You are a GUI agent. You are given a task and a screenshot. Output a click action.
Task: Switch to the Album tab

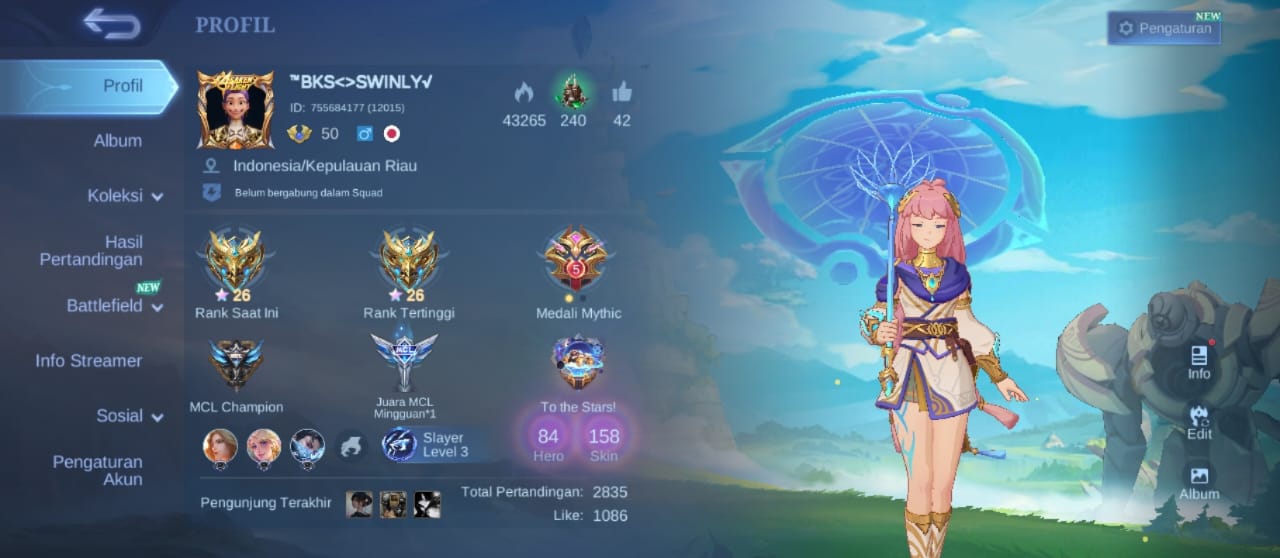(x=117, y=141)
